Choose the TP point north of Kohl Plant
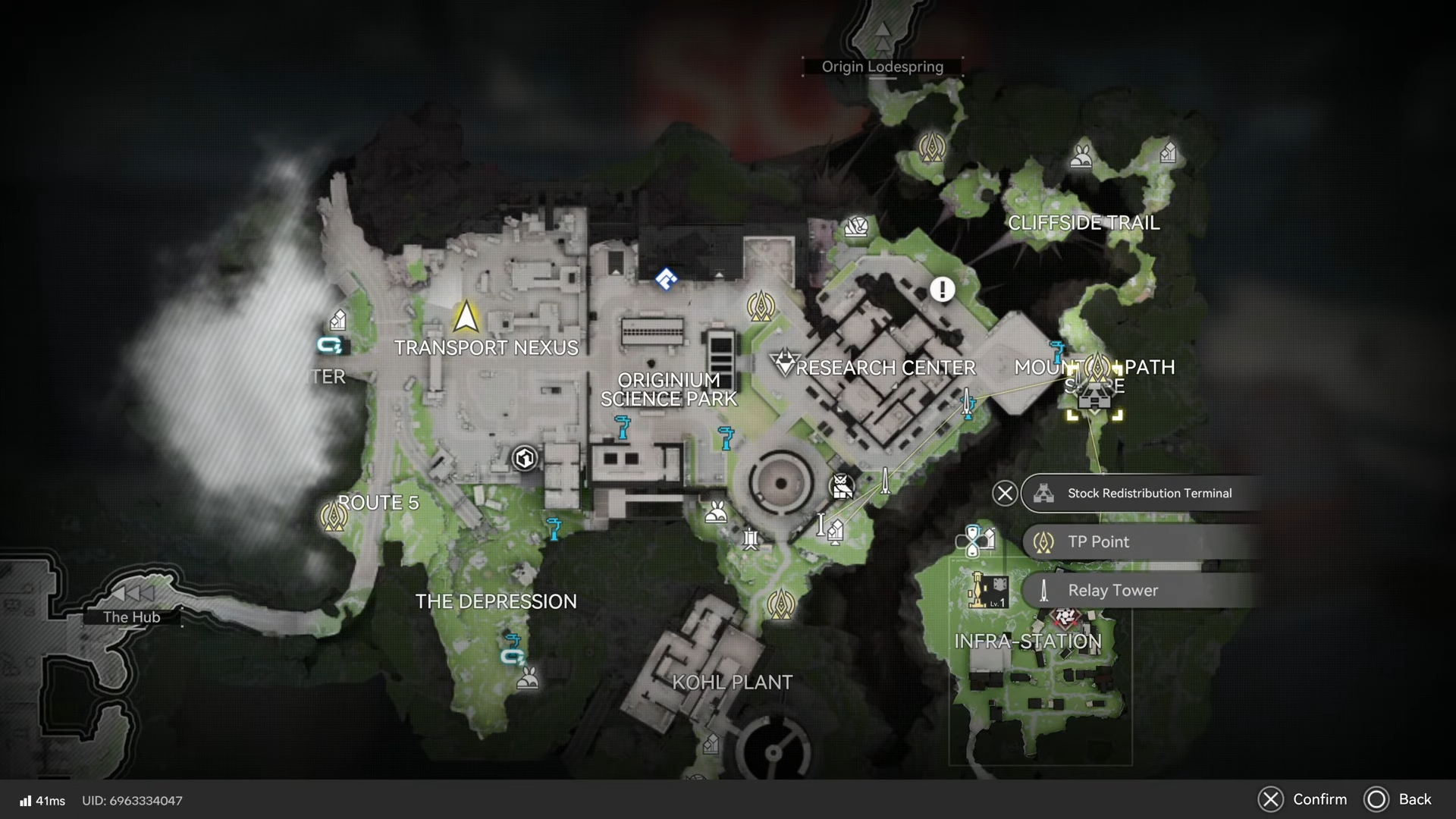1456x819 pixels. (780, 604)
